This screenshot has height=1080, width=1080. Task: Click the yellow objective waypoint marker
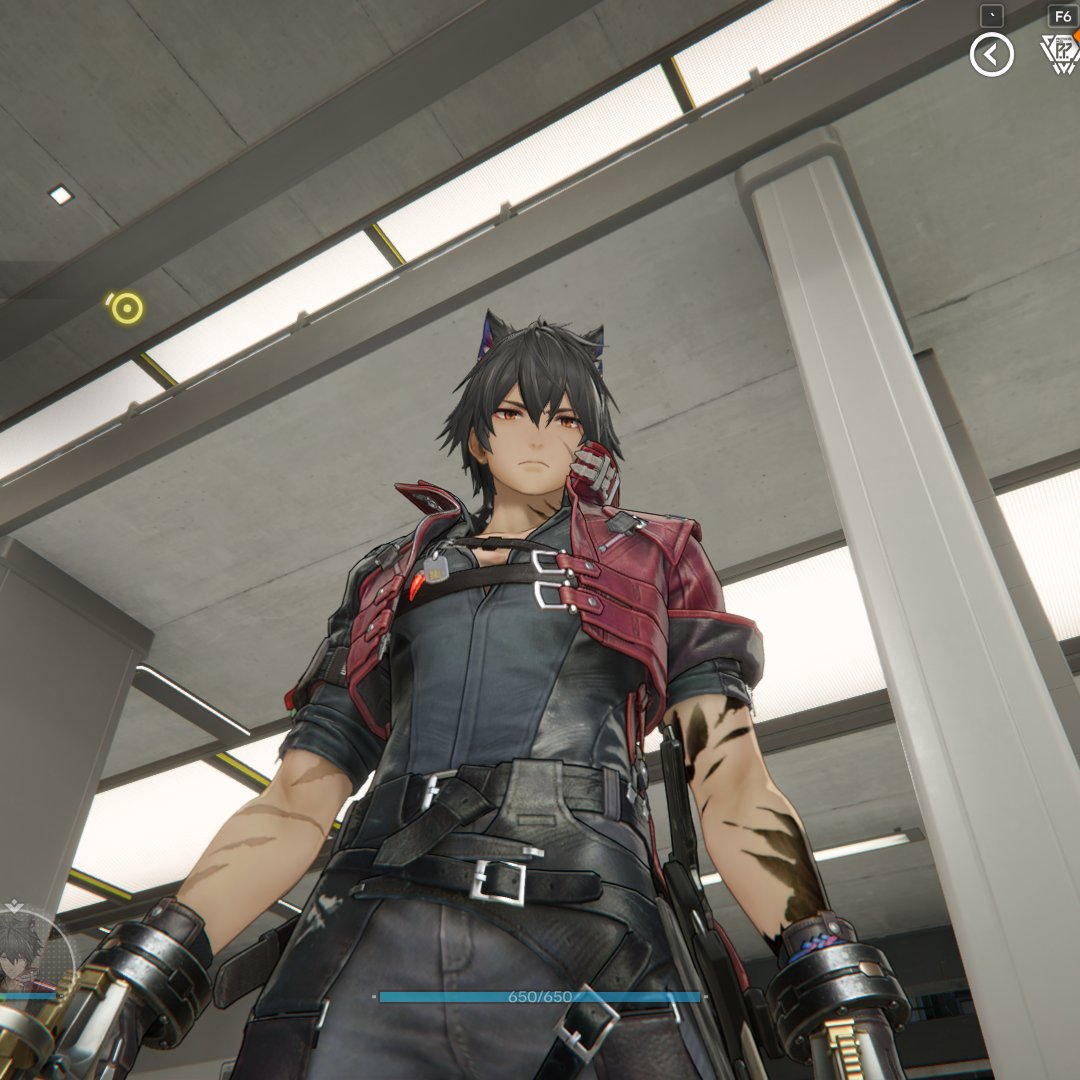point(126,307)
